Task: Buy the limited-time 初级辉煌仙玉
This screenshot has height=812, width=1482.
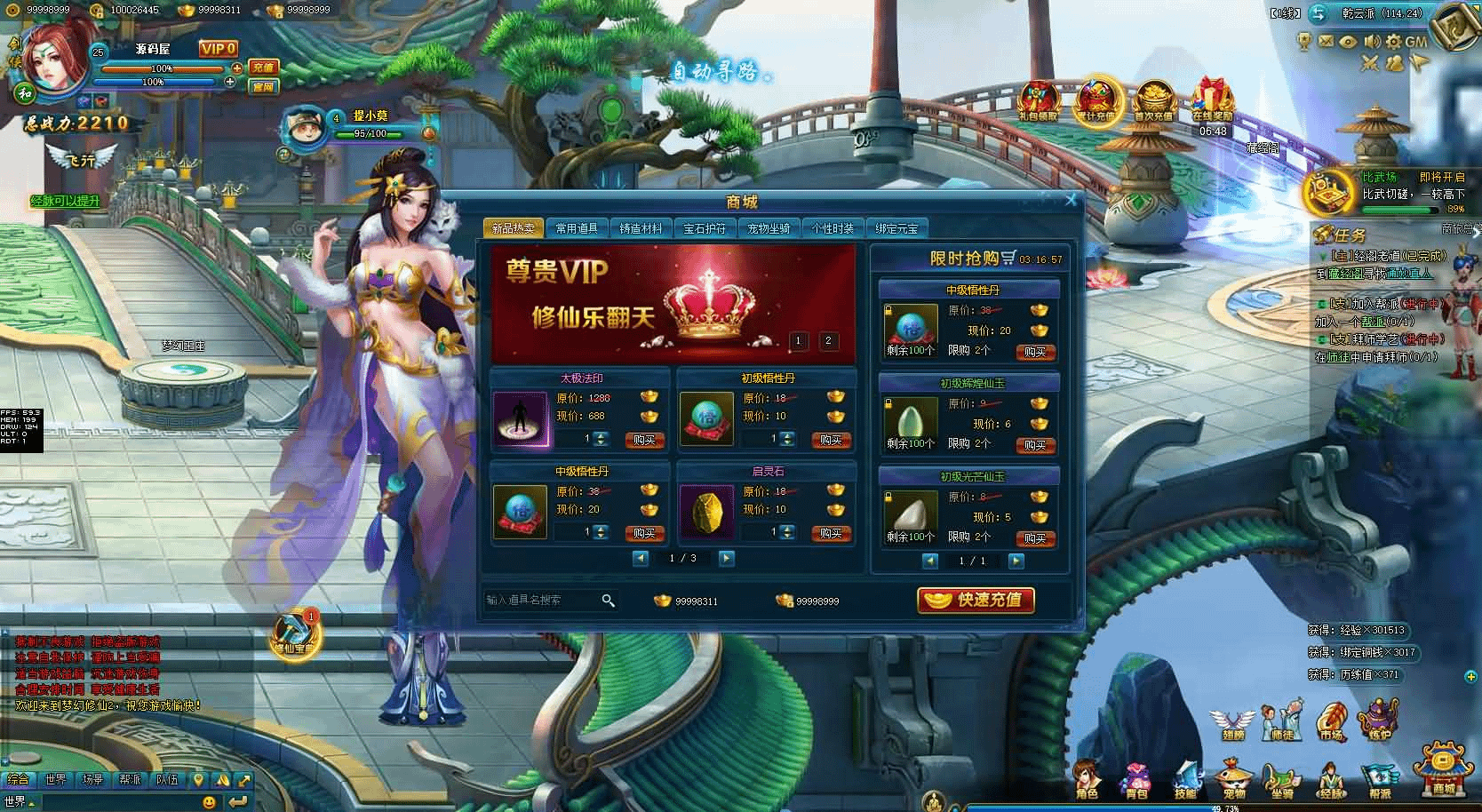Action: point(1035,445)
